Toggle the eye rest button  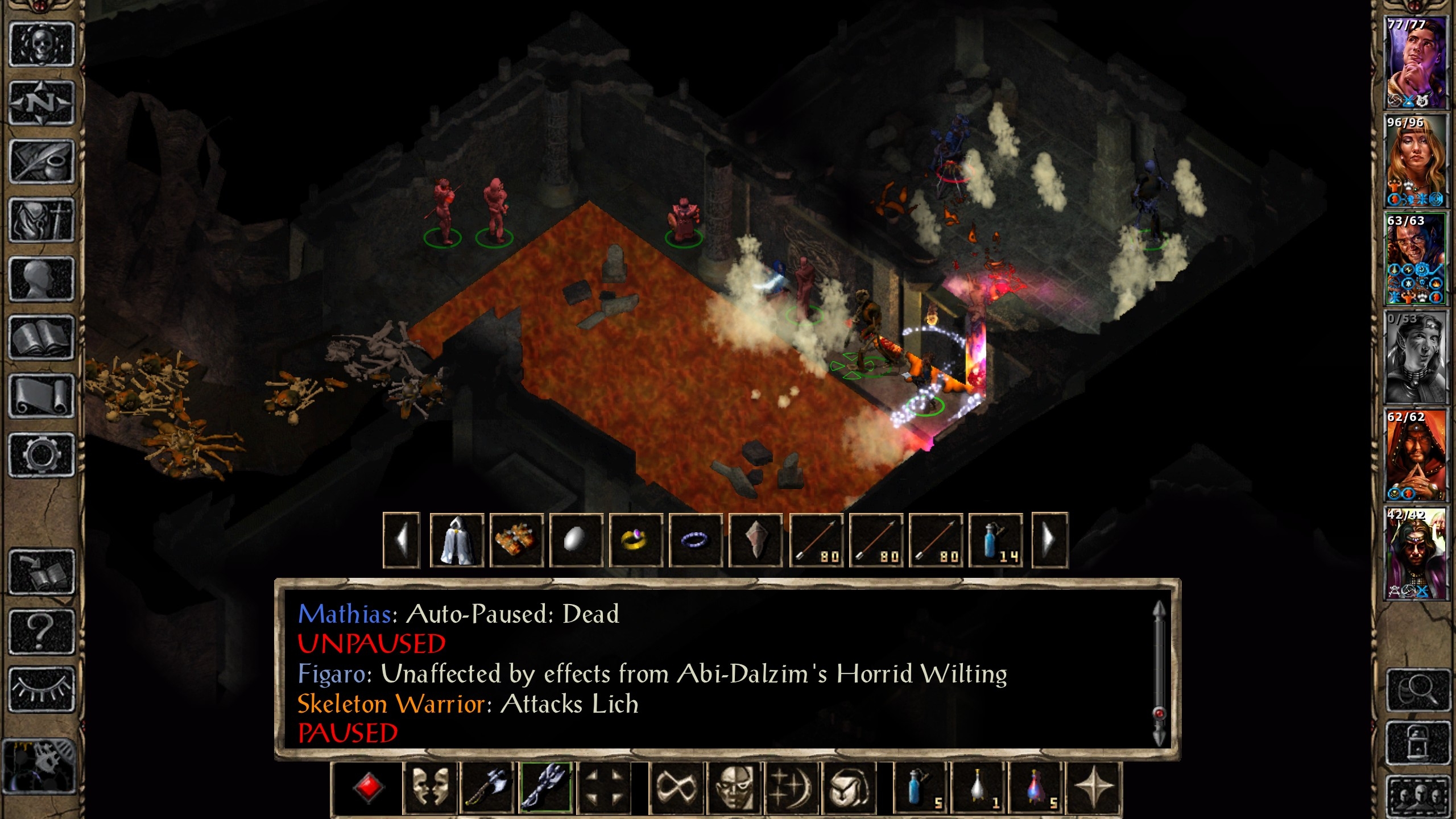click(42, 689)
